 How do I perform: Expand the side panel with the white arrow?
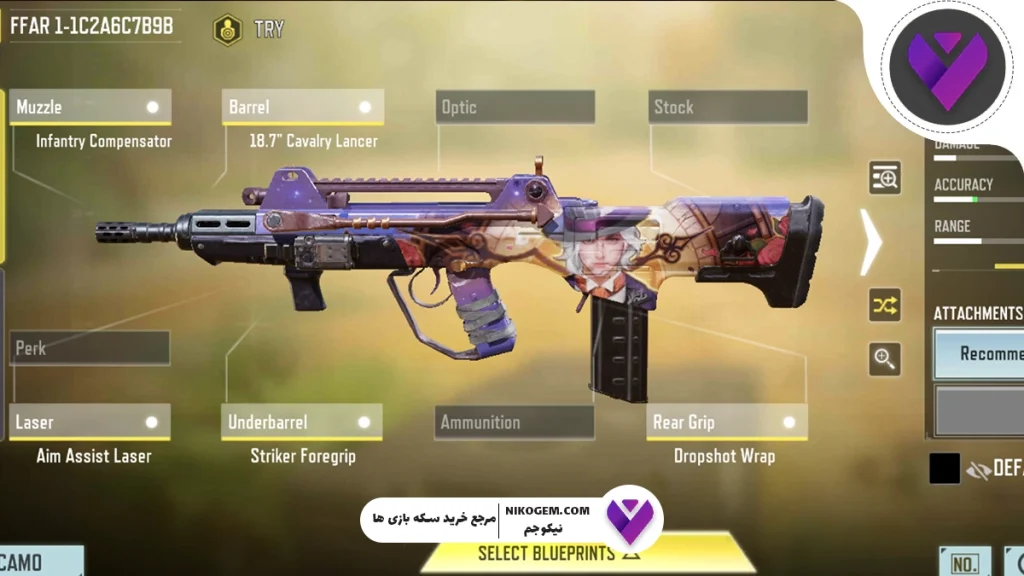(x=871, y=241)
